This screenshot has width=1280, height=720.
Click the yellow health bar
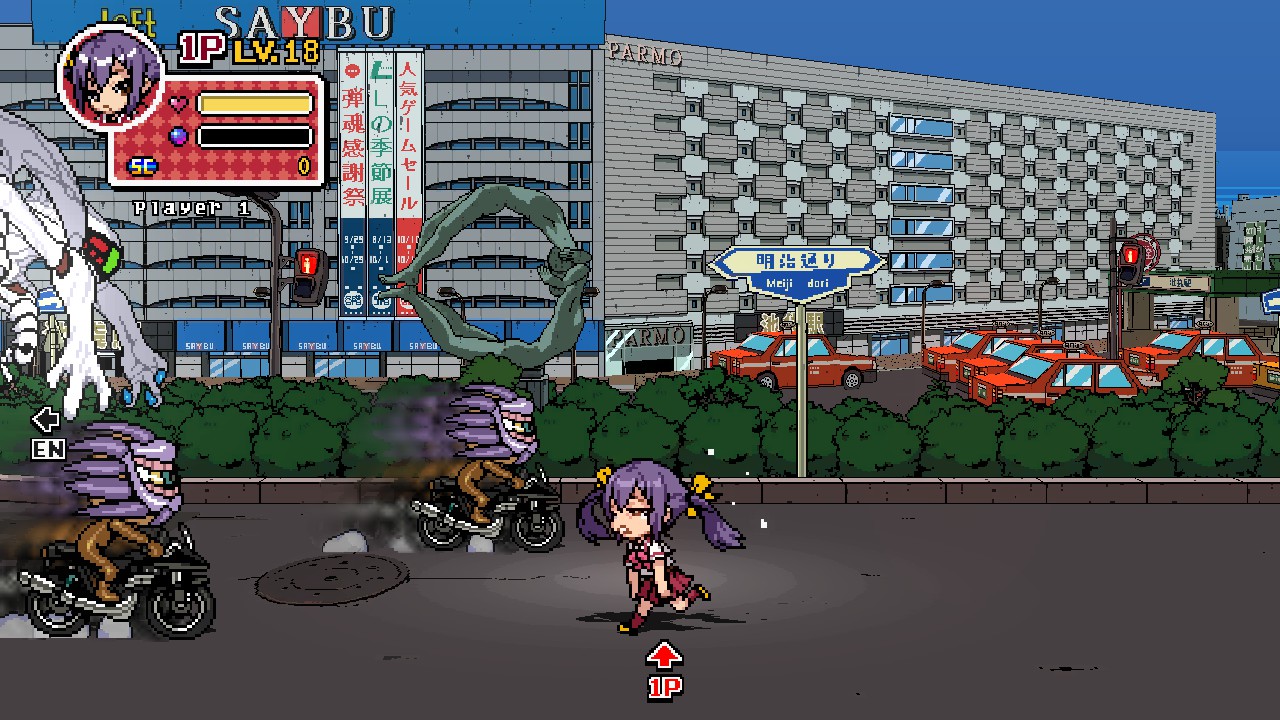point(253,101)
